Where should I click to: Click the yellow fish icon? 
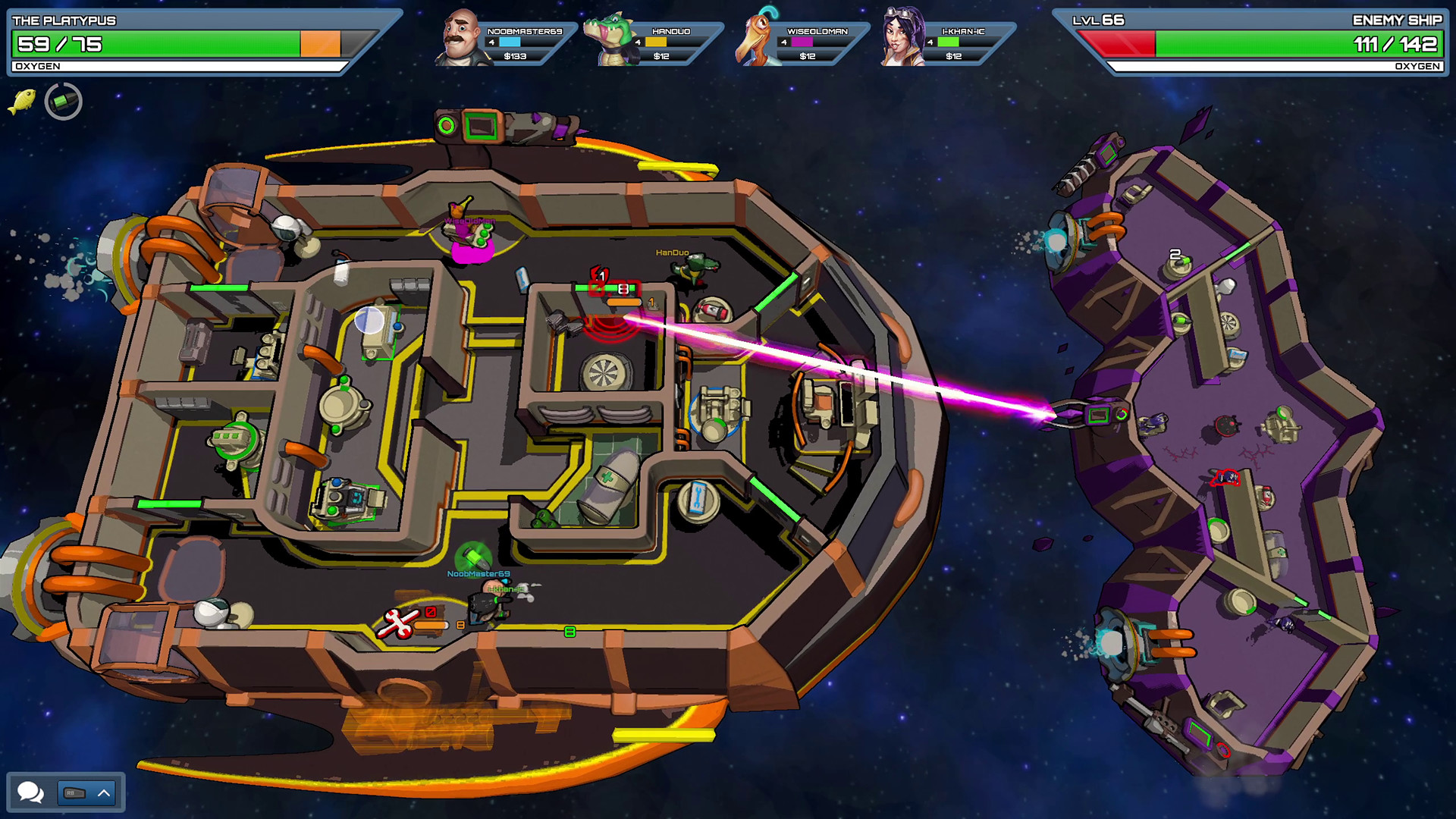click(x=22, y=101)
